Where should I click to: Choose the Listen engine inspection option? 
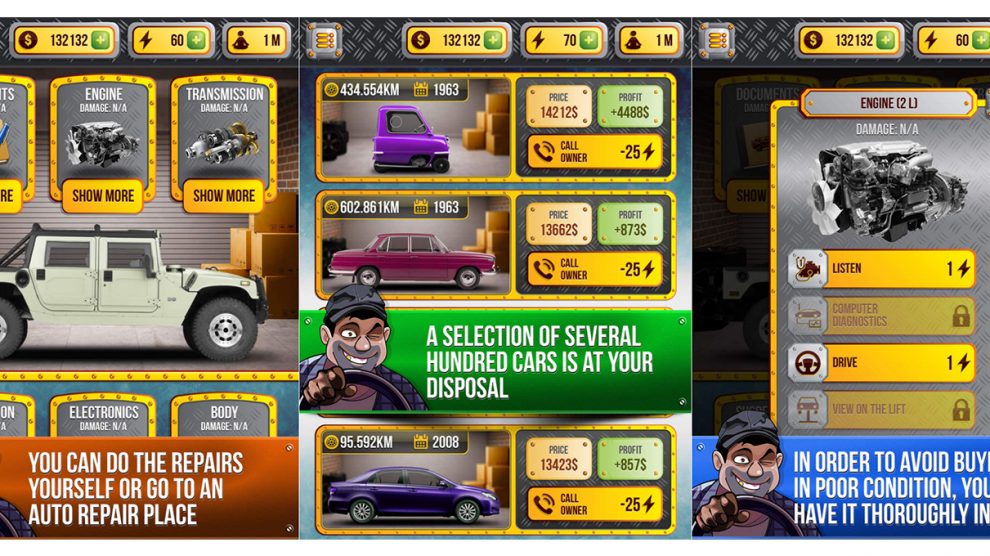[x=880, y=269]
